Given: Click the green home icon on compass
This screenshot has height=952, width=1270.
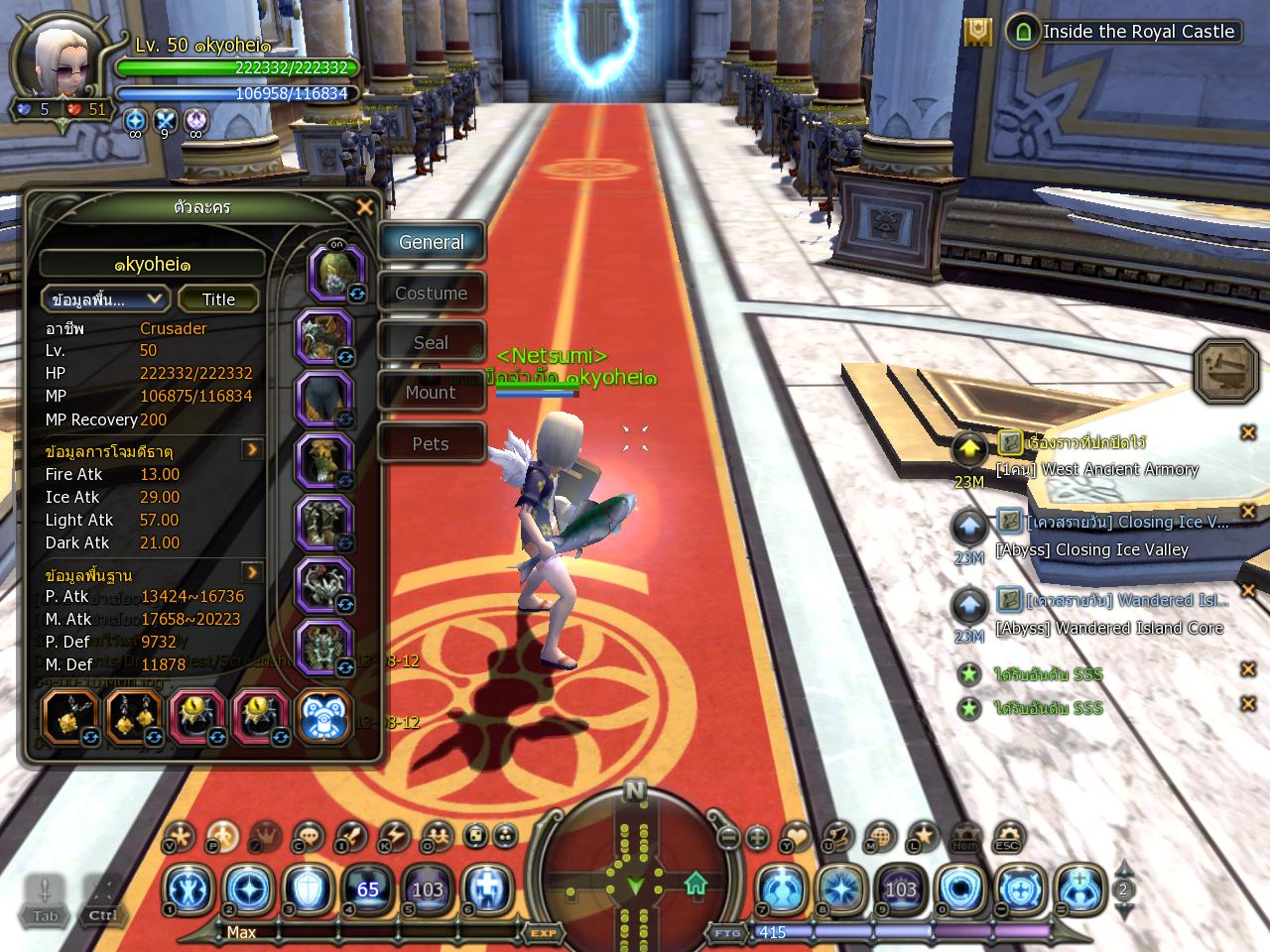Looking at the screenshot, I should [696, 883].
